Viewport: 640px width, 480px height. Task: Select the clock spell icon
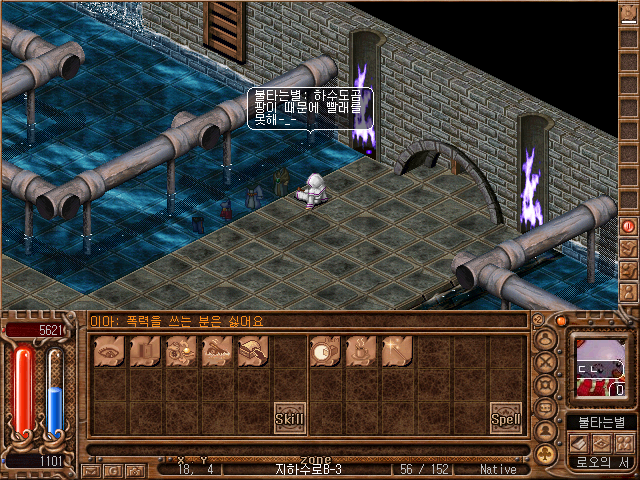point(324,351)
